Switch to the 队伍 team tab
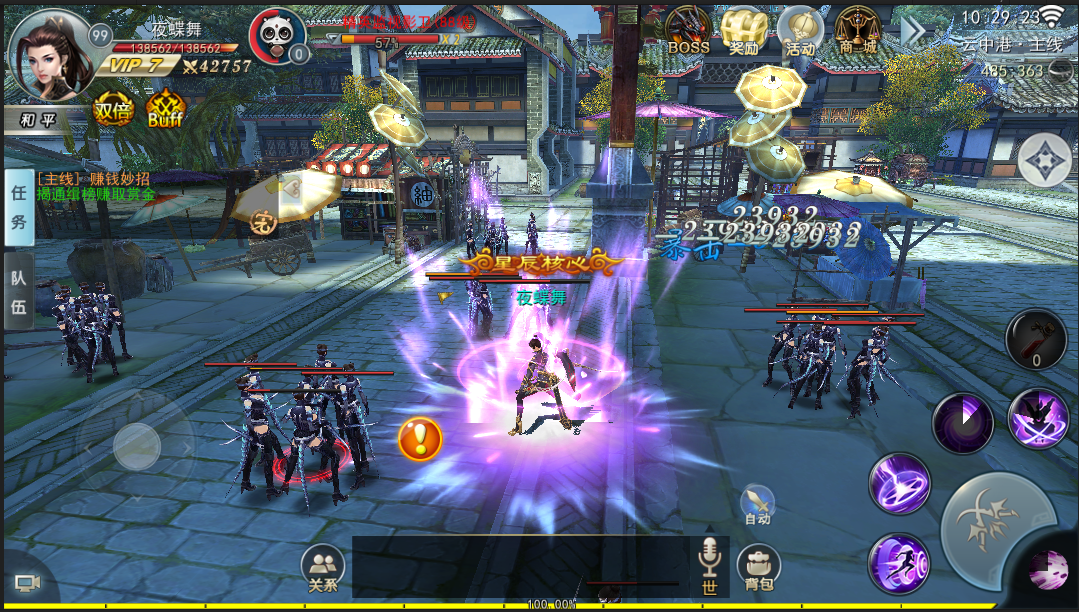Screen dimensions: 1079x612 click(18, 292)
